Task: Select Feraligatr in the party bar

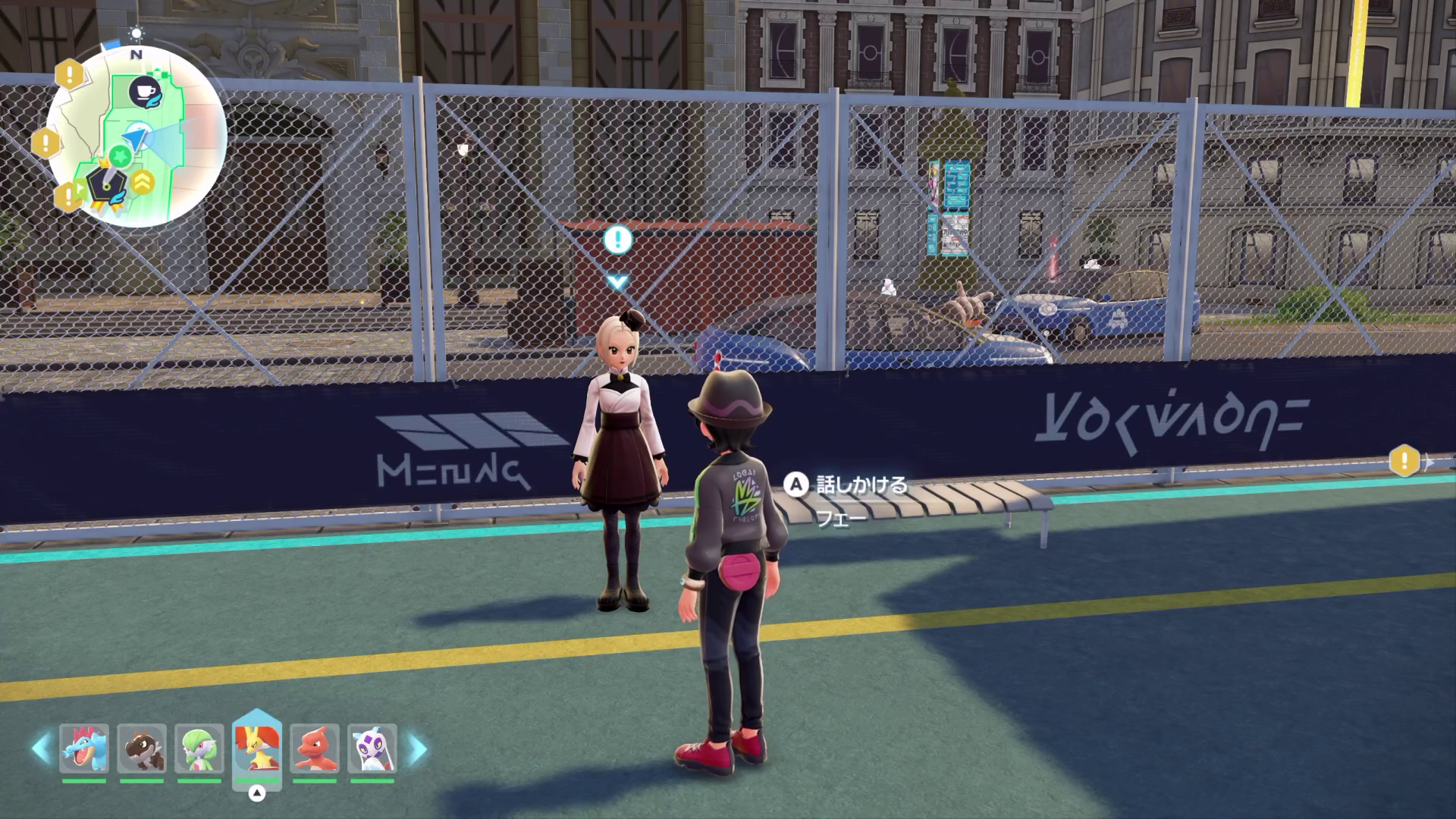Action: pos(84,748)
